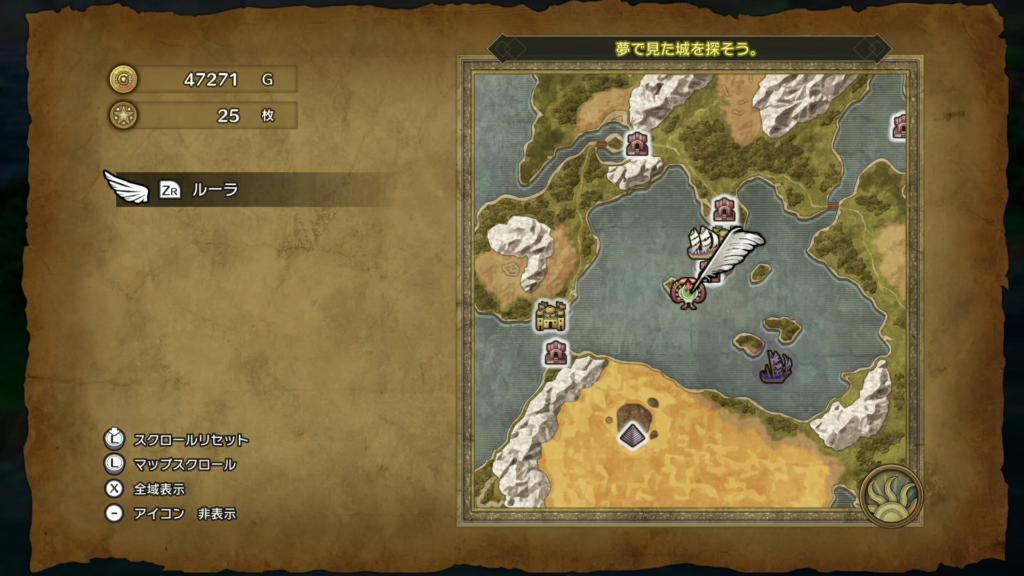Viewport: 1024px width, 576px height.
Task: Click the purple ghost ship marker
Action: tap(775, 366)
